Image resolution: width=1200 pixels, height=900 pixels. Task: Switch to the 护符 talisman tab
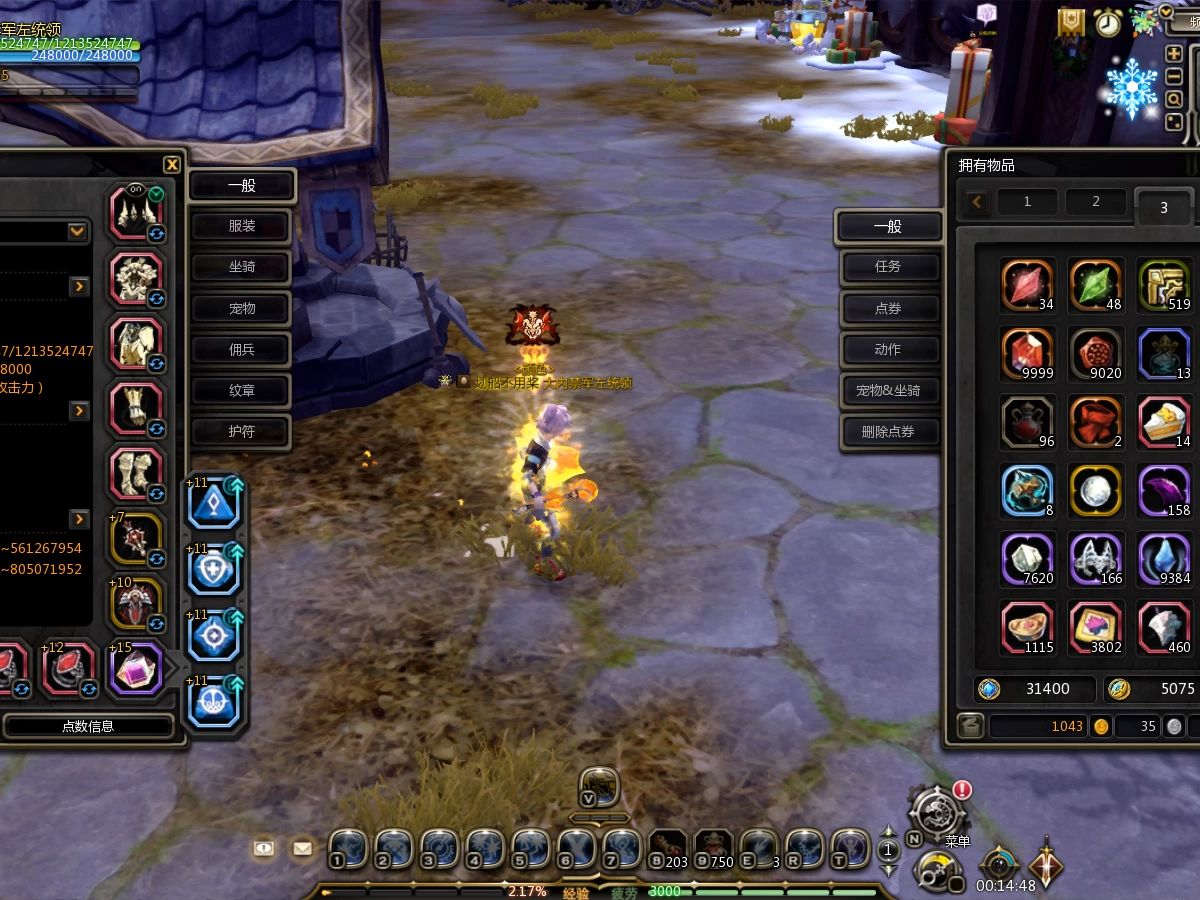point(241,431)
